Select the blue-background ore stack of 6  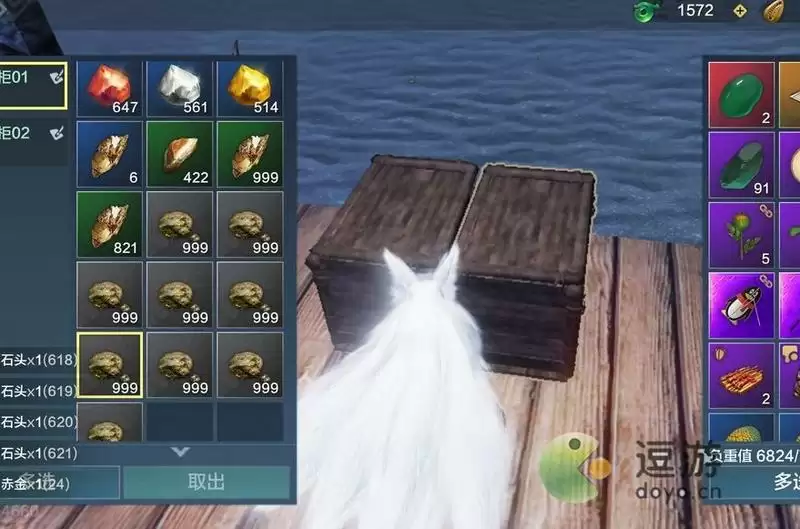110,155
